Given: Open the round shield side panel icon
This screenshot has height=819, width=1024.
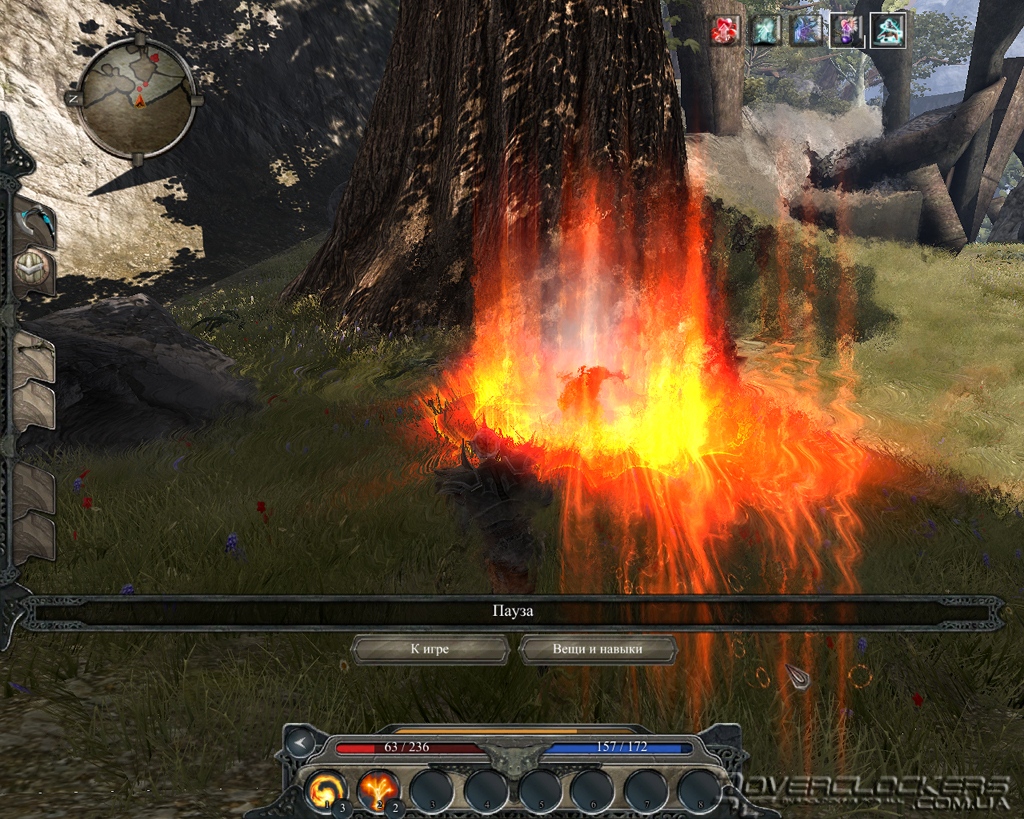Looking at the screenshot, I should click(x=33, y=270).
